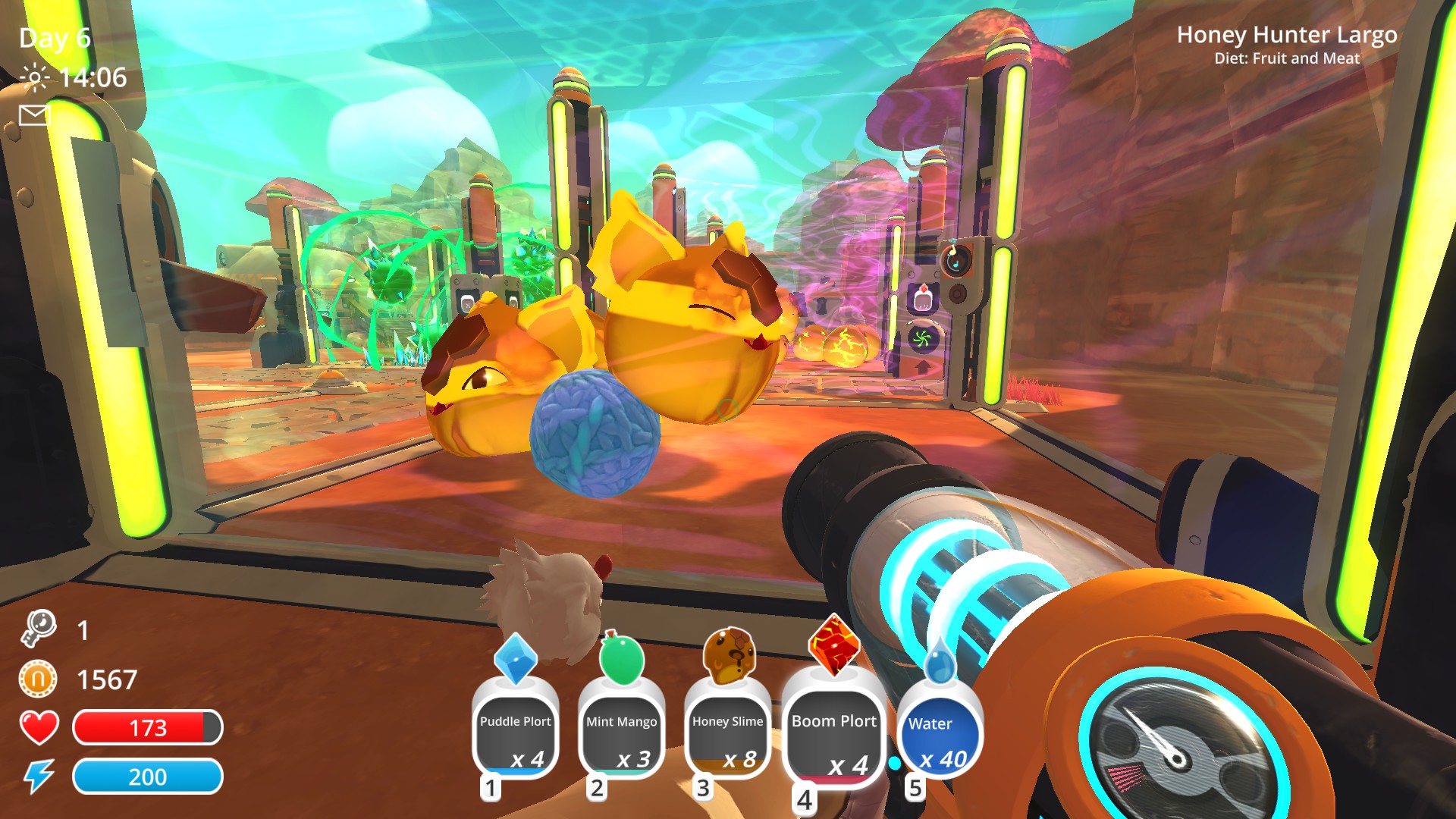Select inventory slot tab 2

click(x=596, y=787)
